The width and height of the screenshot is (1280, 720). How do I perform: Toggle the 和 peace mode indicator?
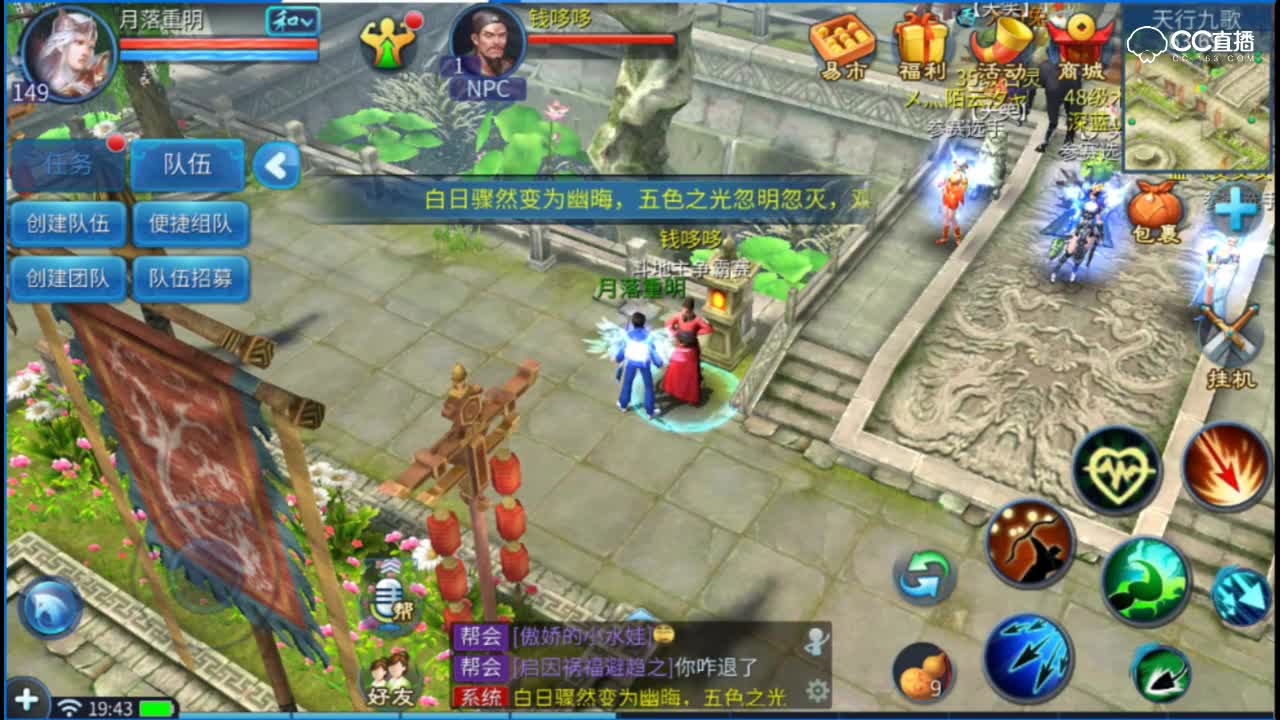pyautogui.click(x=290, y=23)
